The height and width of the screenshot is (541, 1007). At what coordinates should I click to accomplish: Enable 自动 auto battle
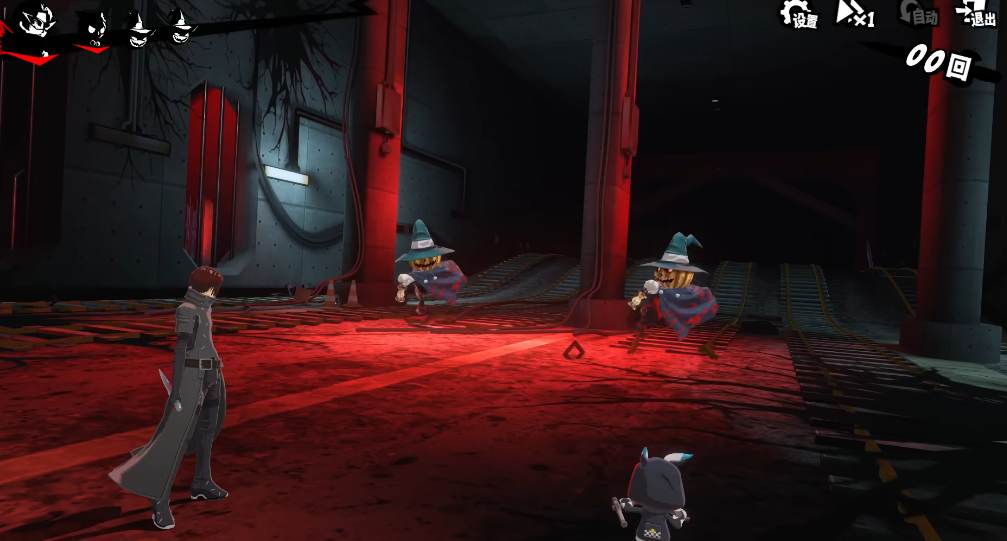[916, 14]
